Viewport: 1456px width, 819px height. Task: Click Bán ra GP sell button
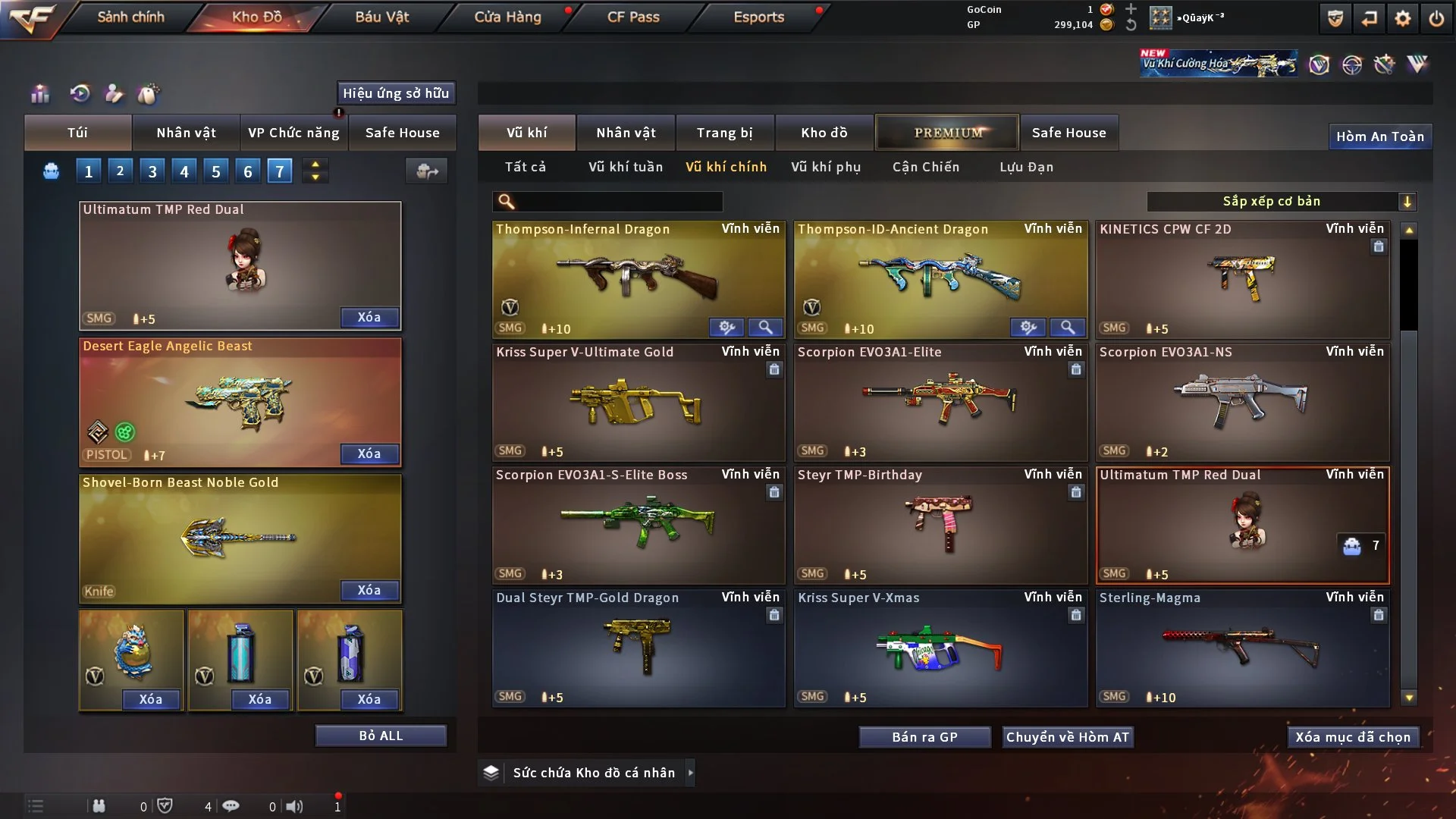[x=924, y=737]
